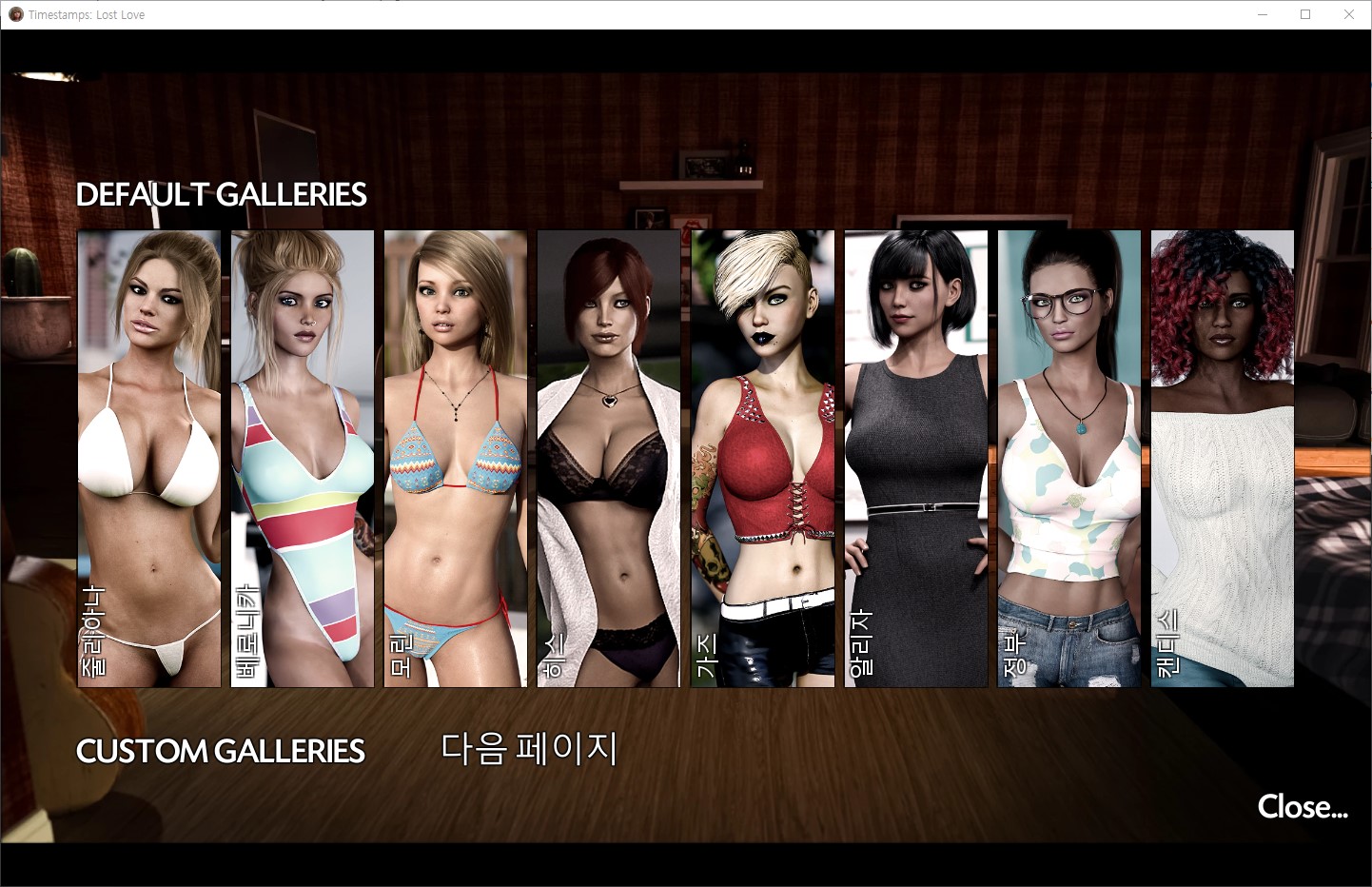Screen dimensions: 1372x887
Task: Close the gallery screen
Action: pos(1302,807)
